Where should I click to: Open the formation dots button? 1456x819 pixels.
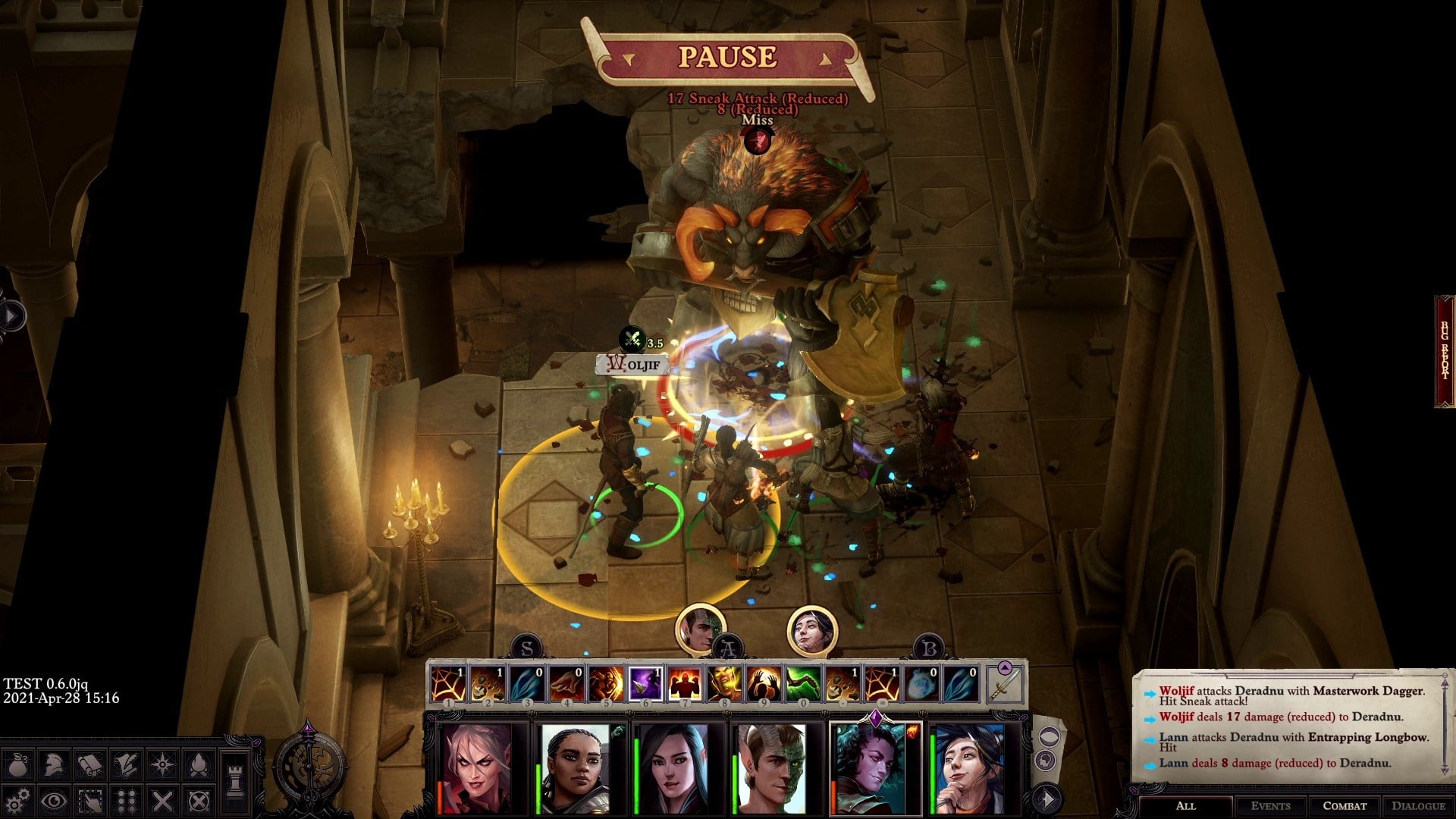click(127, 800)
